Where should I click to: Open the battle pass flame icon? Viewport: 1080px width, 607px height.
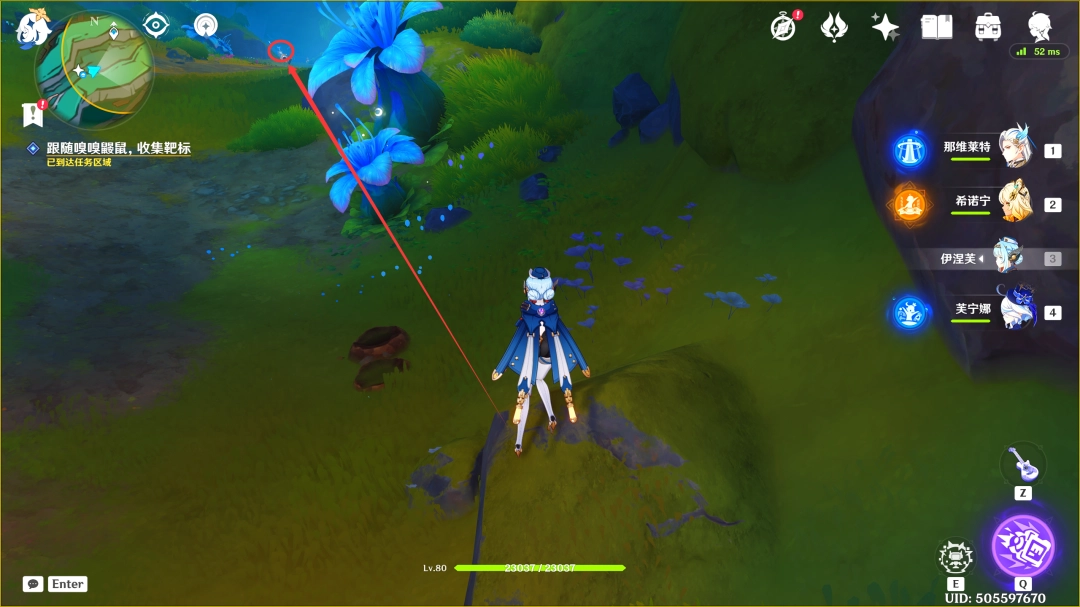click(x=834, y=27)
